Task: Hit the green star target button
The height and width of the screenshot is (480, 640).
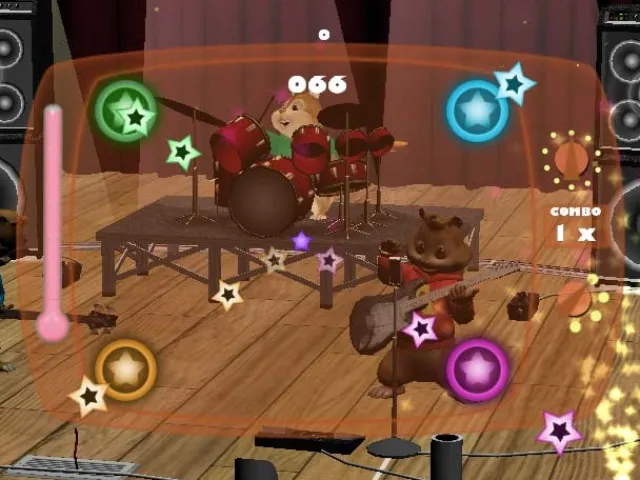Action: pyautogui.click(x=125, y=109)
